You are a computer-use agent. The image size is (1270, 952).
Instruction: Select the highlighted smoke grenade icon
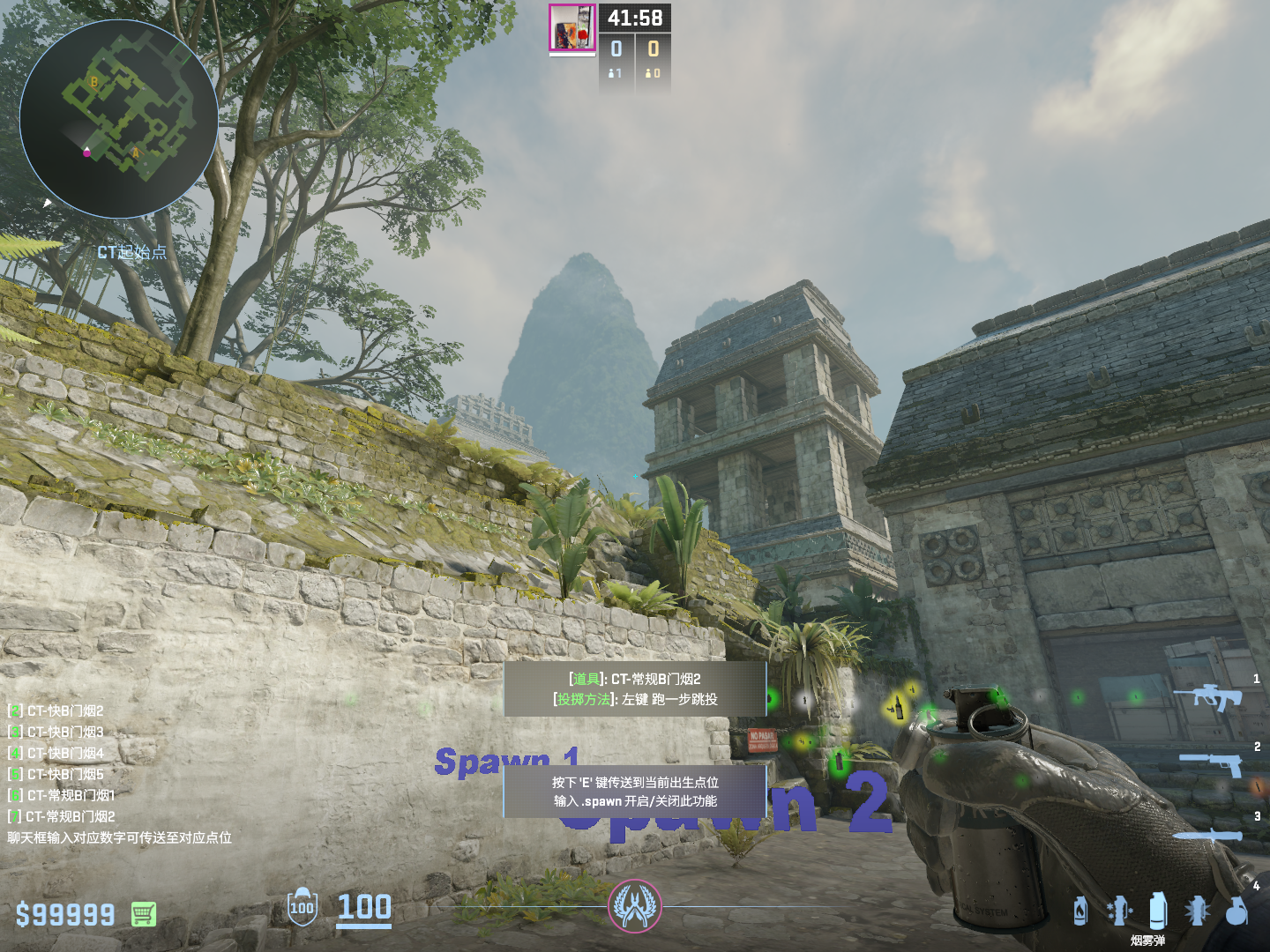click(x=1158, y=909)
